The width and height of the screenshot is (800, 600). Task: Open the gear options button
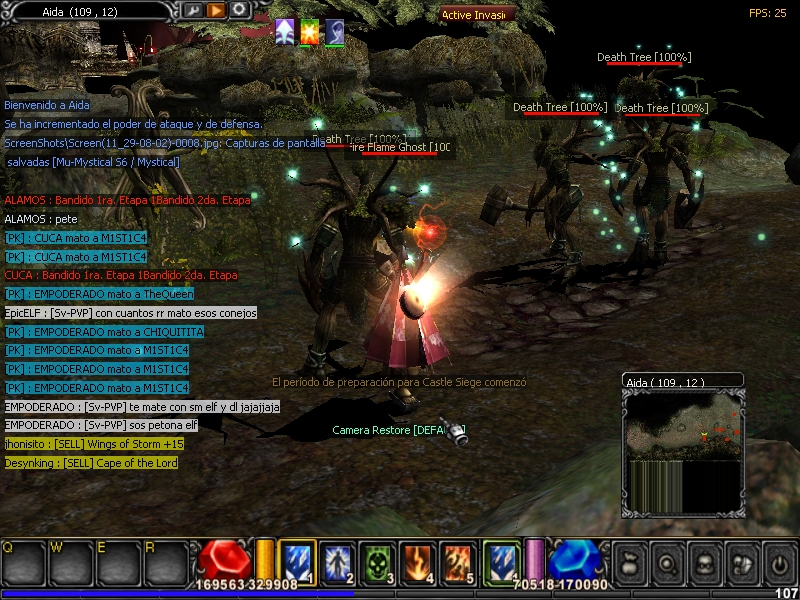[239, 10]
